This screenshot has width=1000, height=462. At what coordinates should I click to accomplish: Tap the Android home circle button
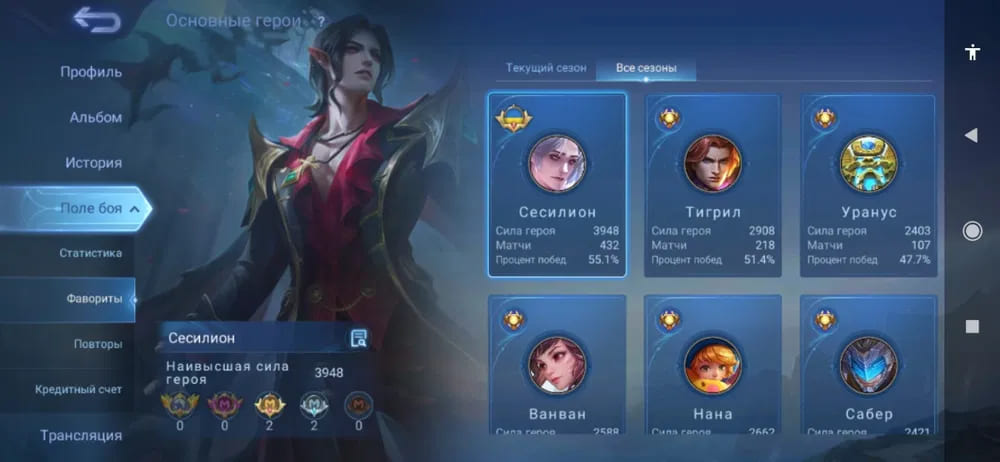(971, 231)
